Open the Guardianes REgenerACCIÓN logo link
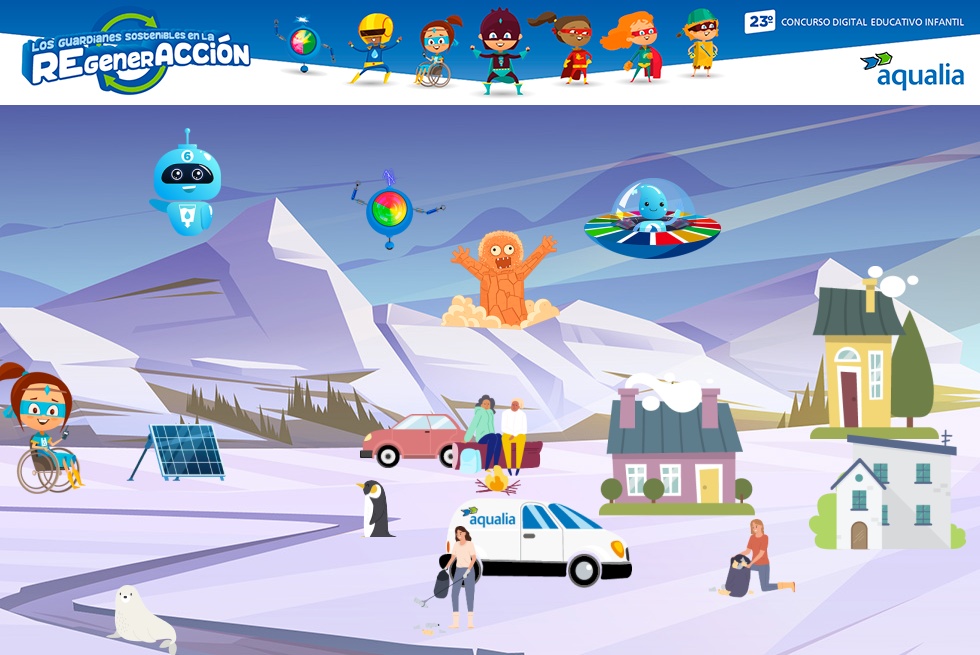The width and height of the screenshot is (980, 655). tap(135, 55)
